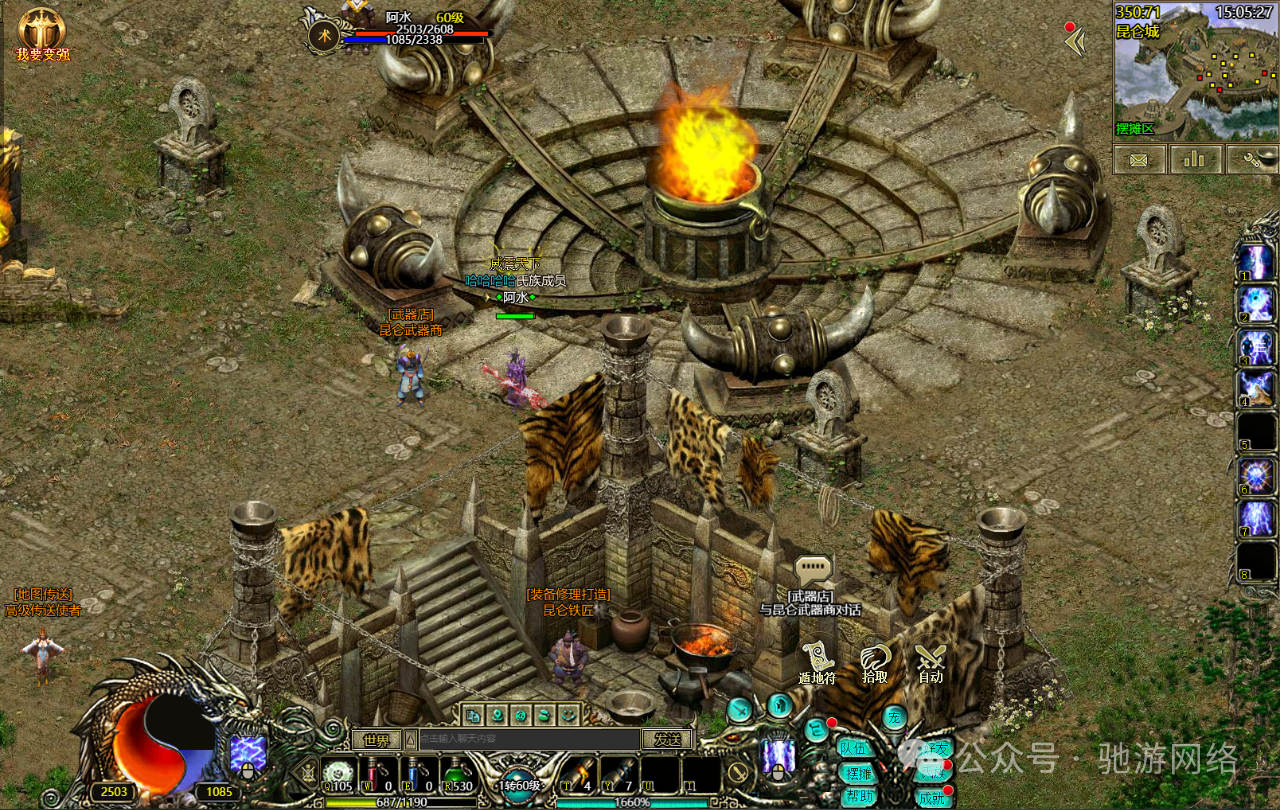This screenshot has width=1280, height=810.
Task: Open the 队伍 team panel
Action: tap(857, 748)
